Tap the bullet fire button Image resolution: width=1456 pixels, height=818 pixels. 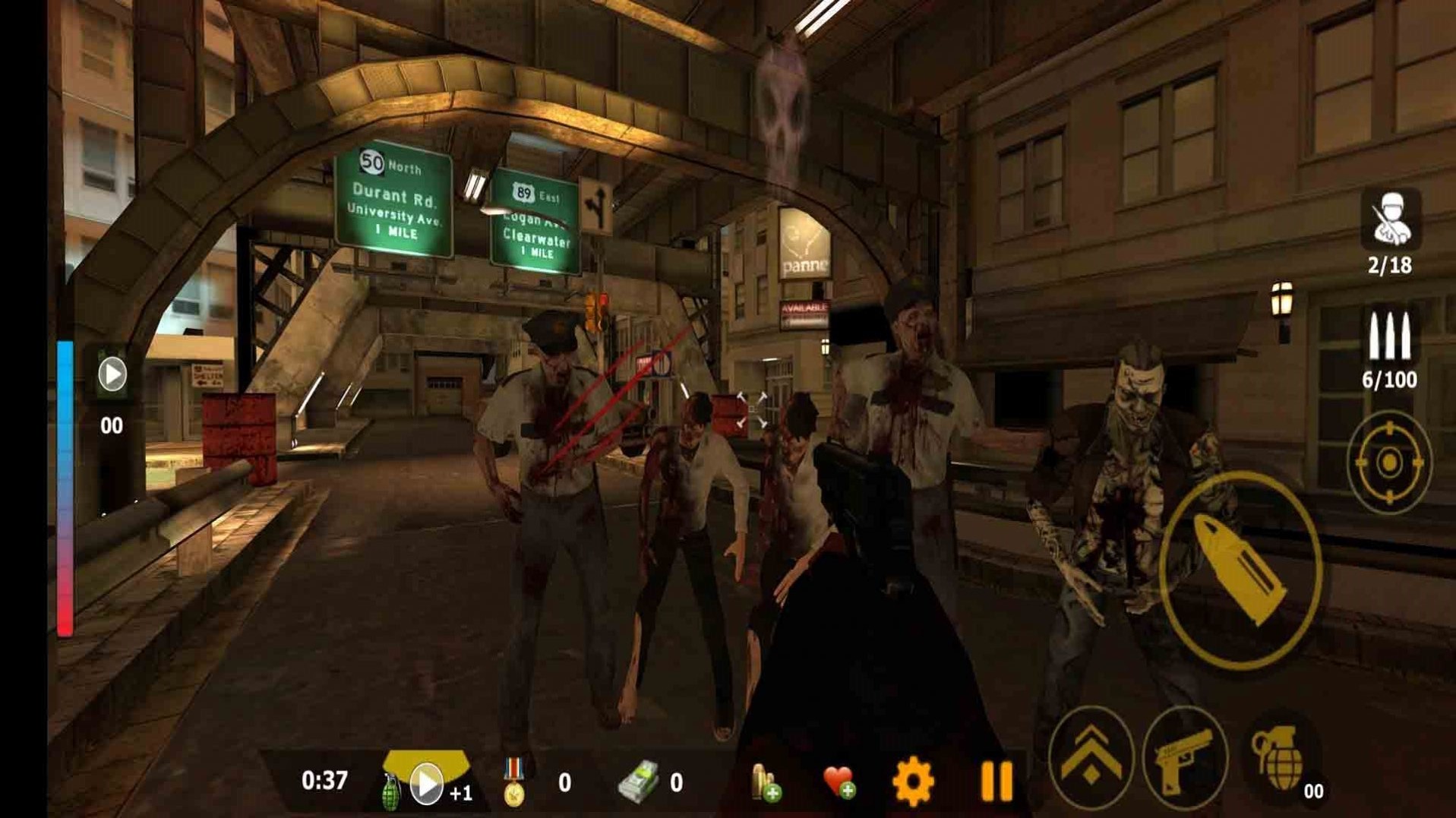pyautogui.click(x=1240, y=569)
